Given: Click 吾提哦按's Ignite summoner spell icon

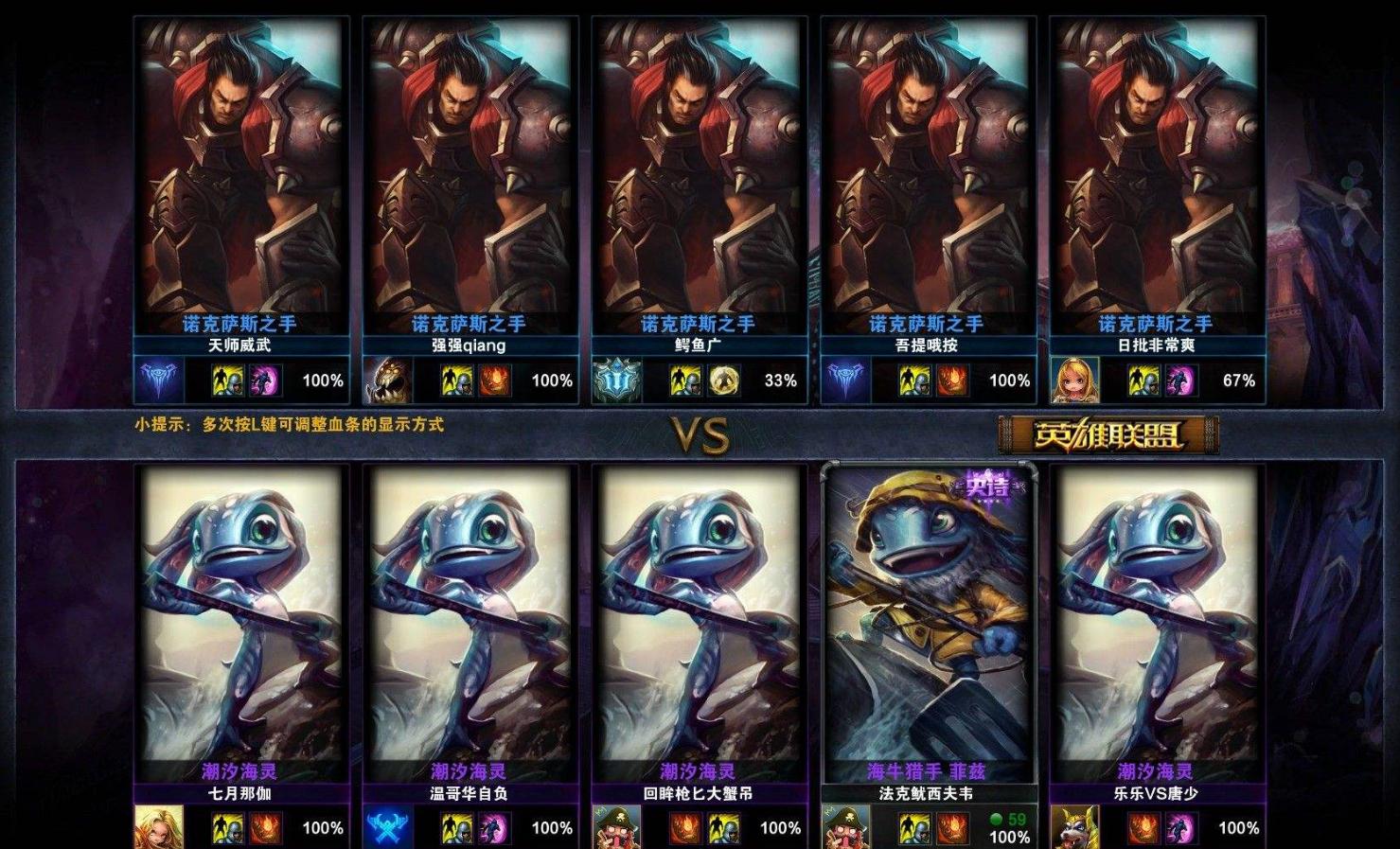Looking at the screenshot, I should (950, 380).
